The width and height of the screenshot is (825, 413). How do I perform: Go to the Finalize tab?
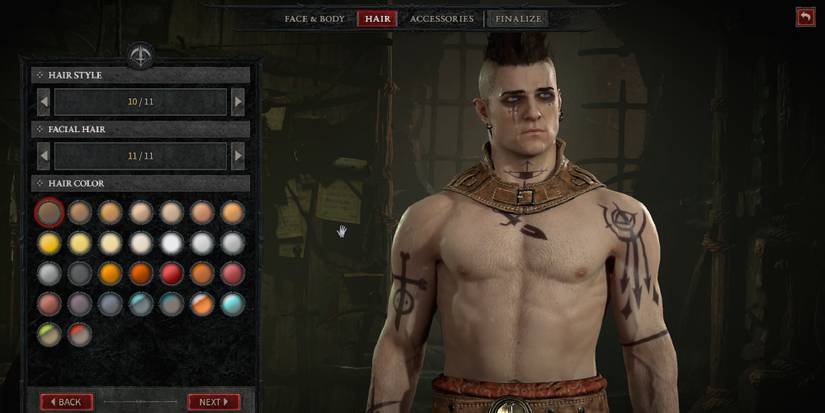coord(519,19)
